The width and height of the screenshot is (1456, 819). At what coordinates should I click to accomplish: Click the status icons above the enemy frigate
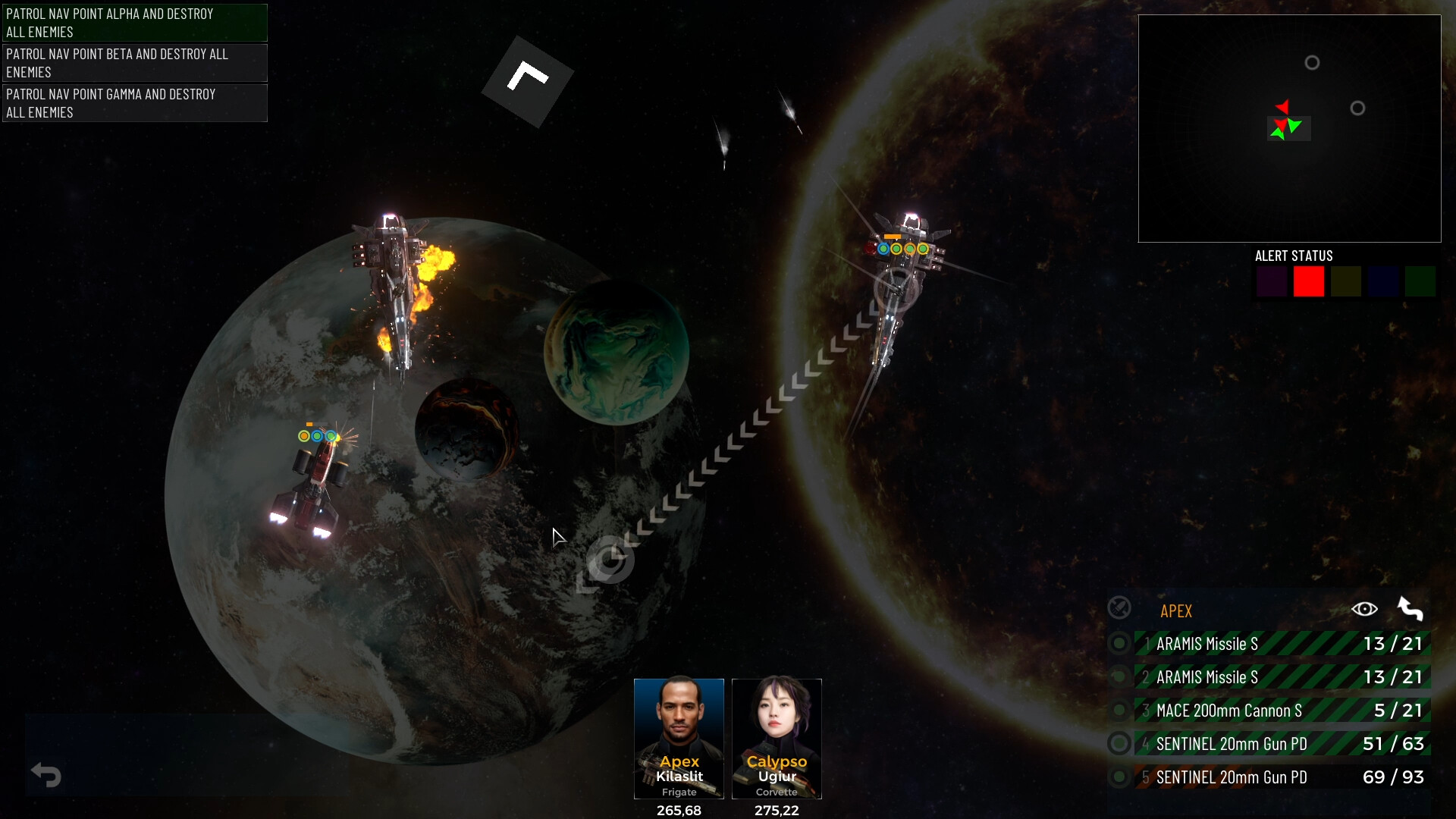pos(902,248)
